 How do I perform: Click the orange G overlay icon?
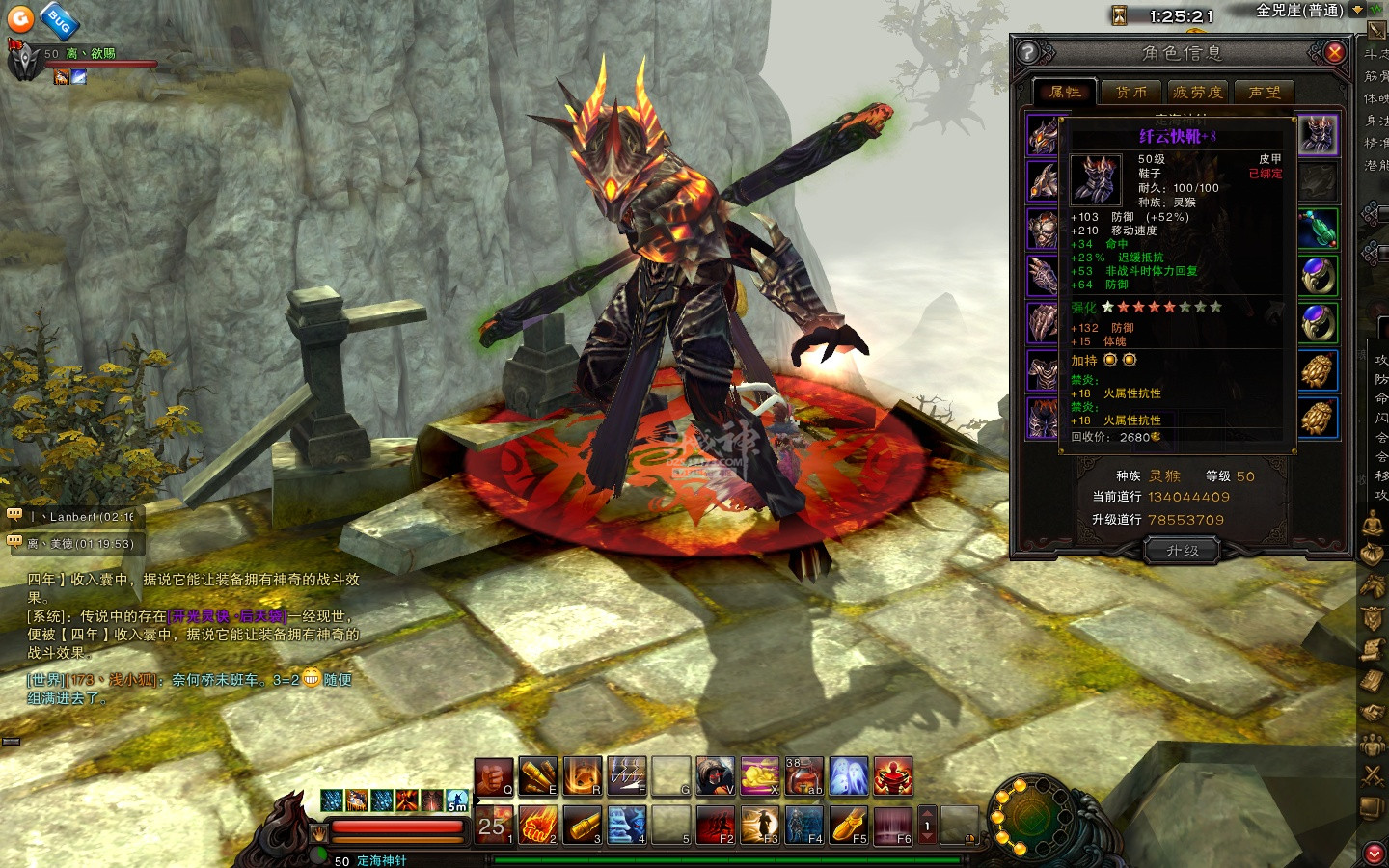(20, 18)
